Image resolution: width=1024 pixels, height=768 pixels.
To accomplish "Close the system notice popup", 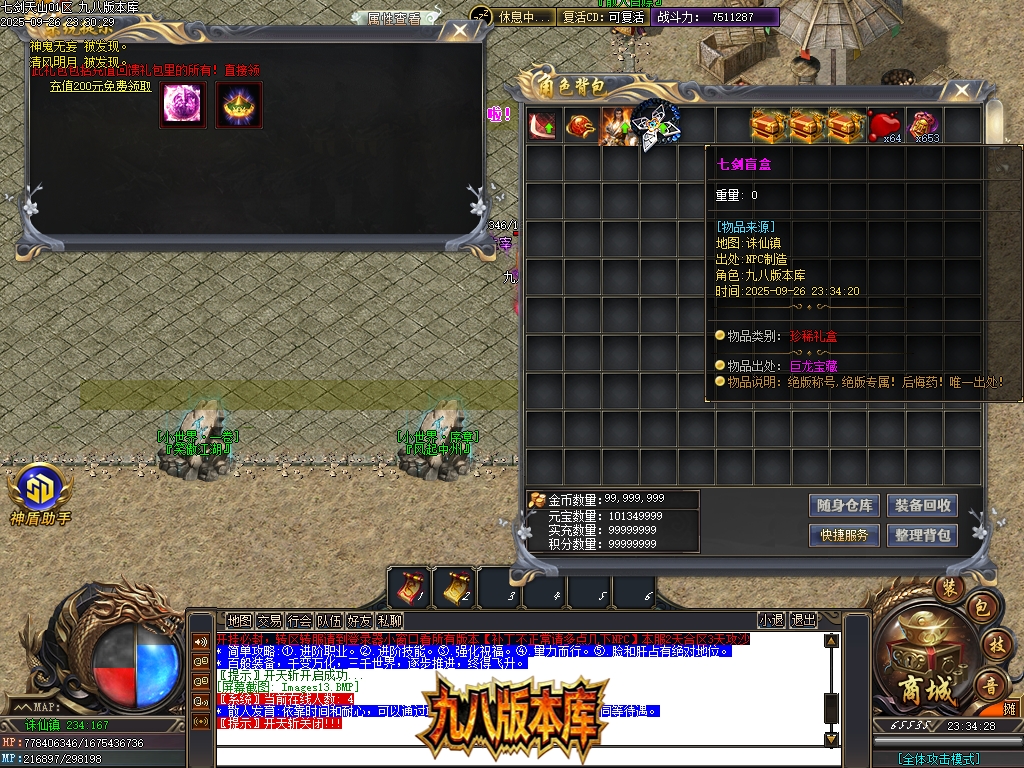I will [459, 31].
